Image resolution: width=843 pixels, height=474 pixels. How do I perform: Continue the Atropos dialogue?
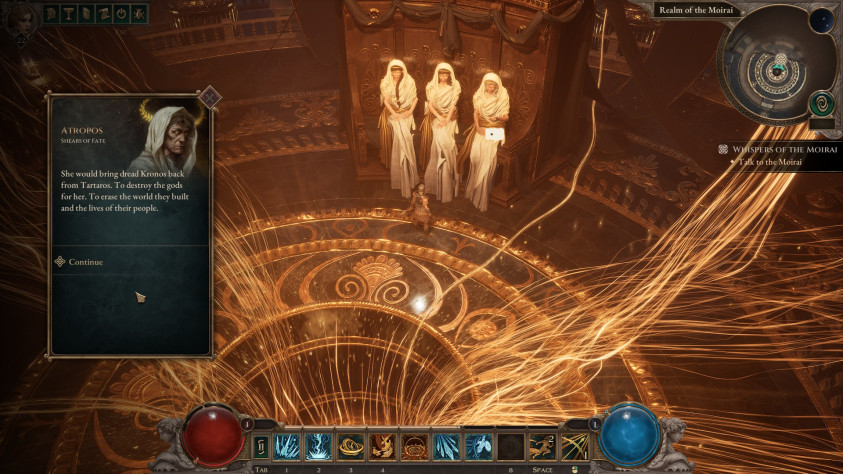tap(85, 262)
